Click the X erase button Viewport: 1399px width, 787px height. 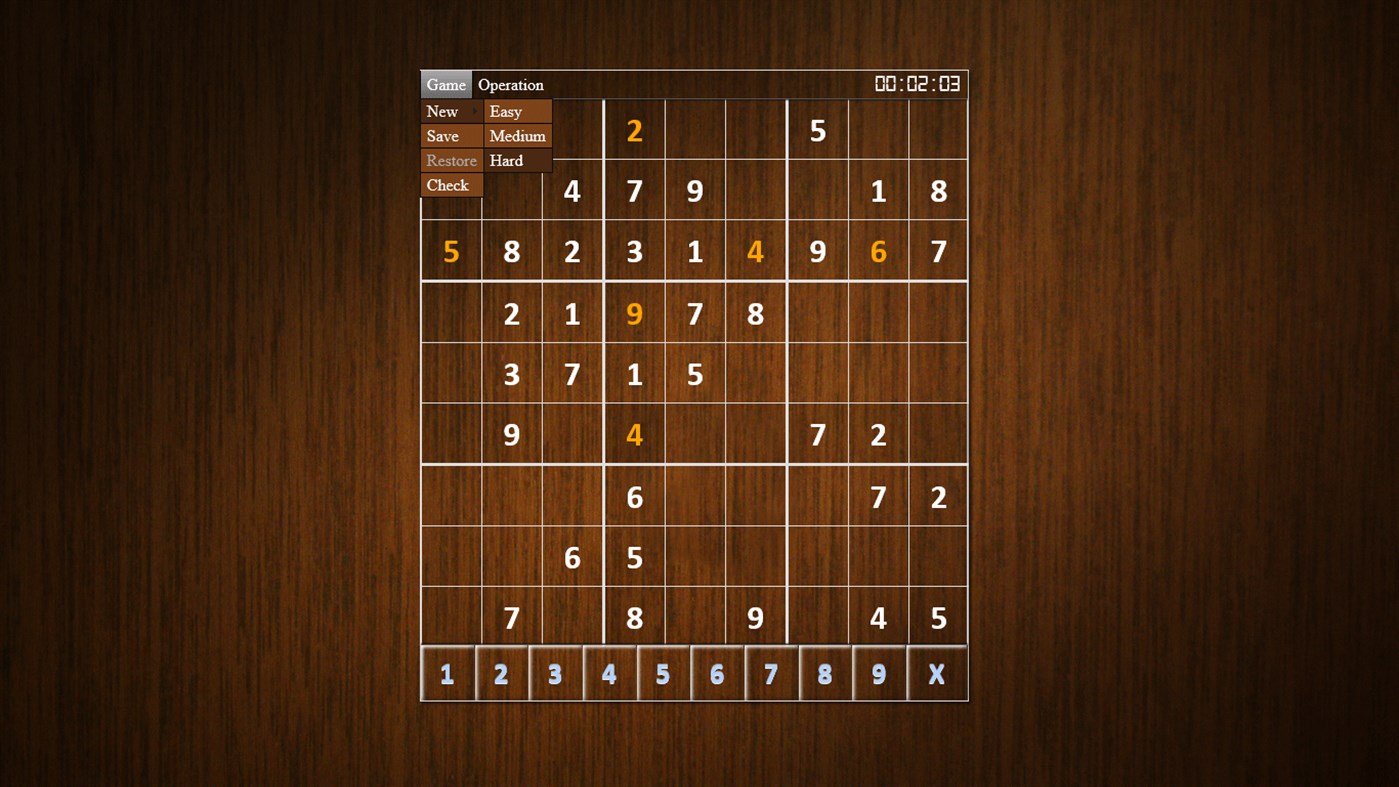click(935, 673)
